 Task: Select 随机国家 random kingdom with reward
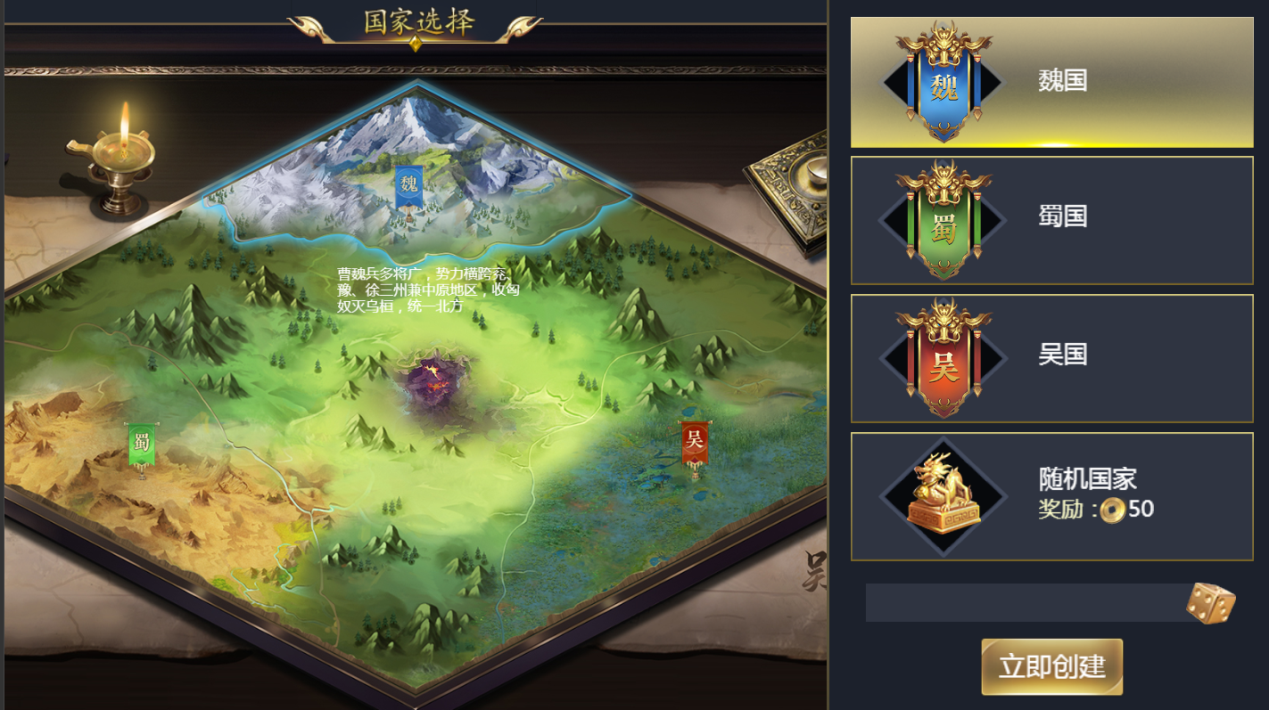(1051, 496)
